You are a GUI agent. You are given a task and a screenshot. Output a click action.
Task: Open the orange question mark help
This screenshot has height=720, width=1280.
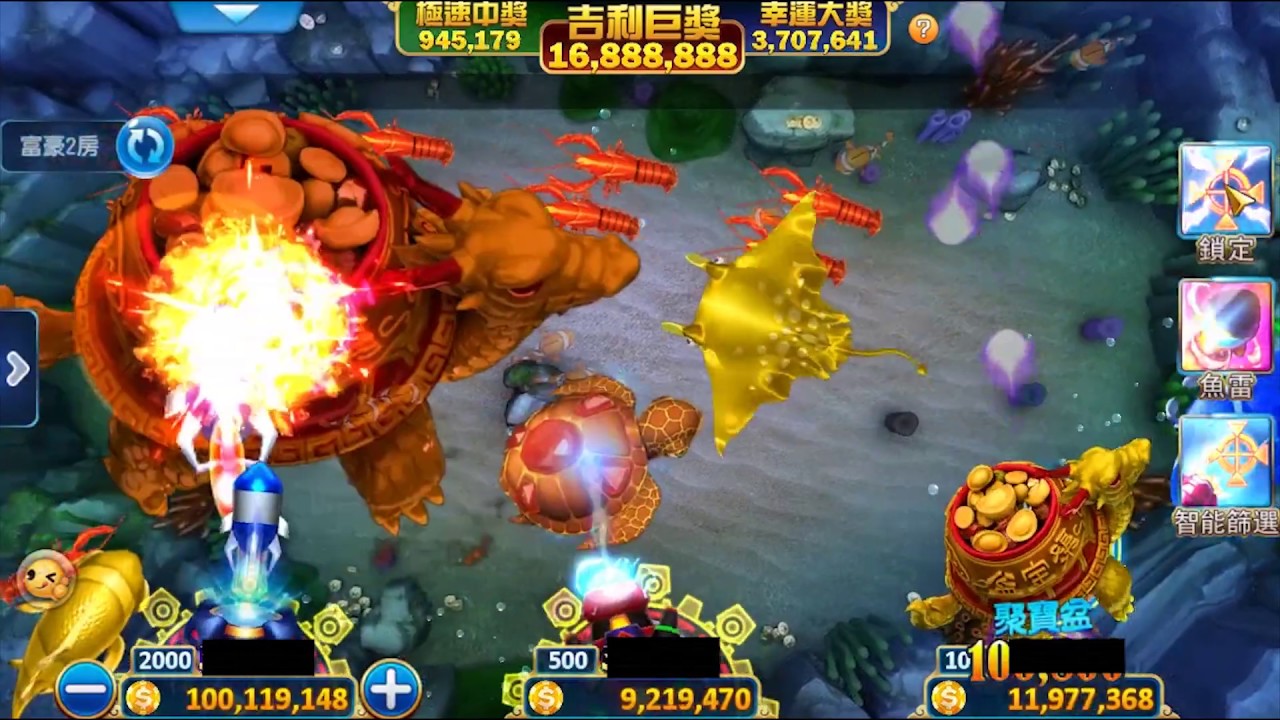[x=923, y=29]
